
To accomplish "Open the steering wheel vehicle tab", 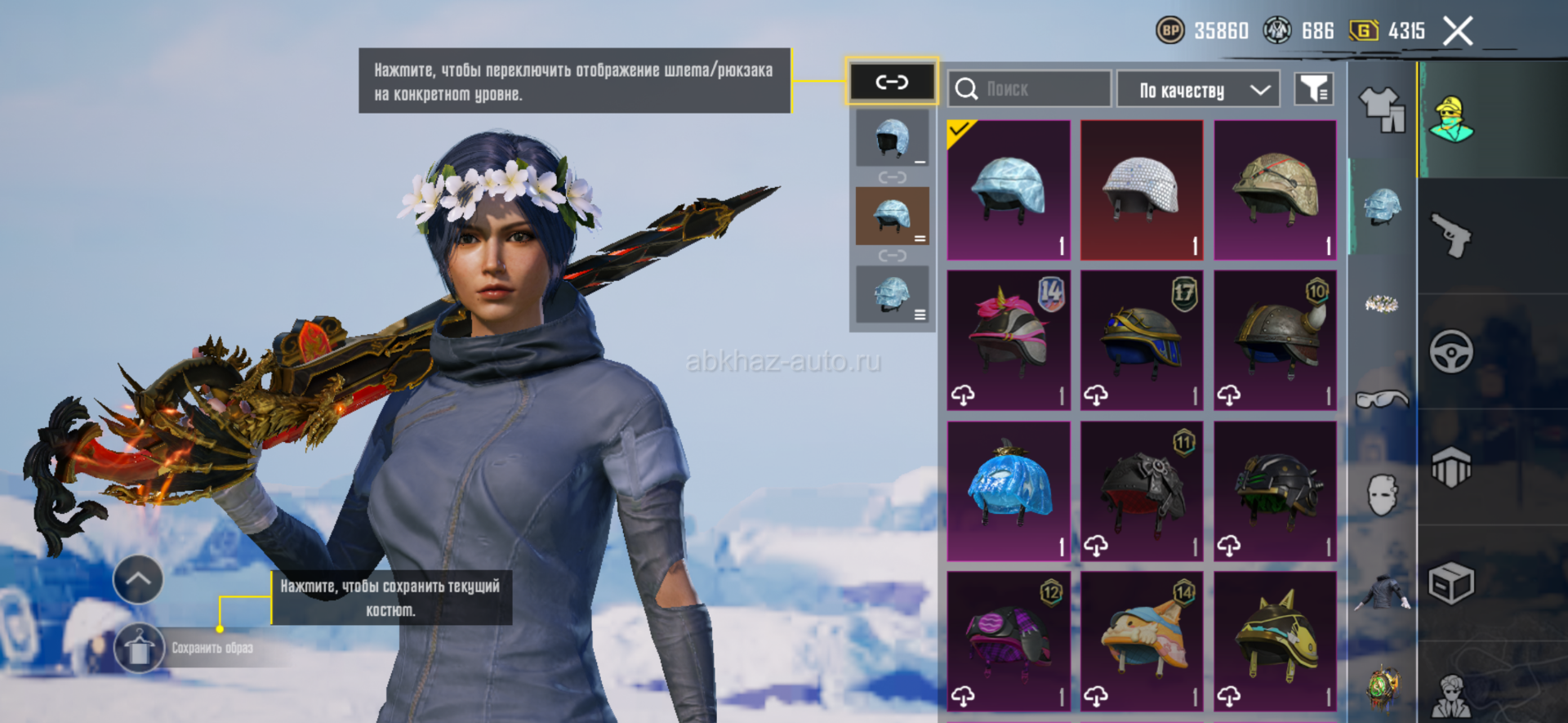I will 1451,352.
